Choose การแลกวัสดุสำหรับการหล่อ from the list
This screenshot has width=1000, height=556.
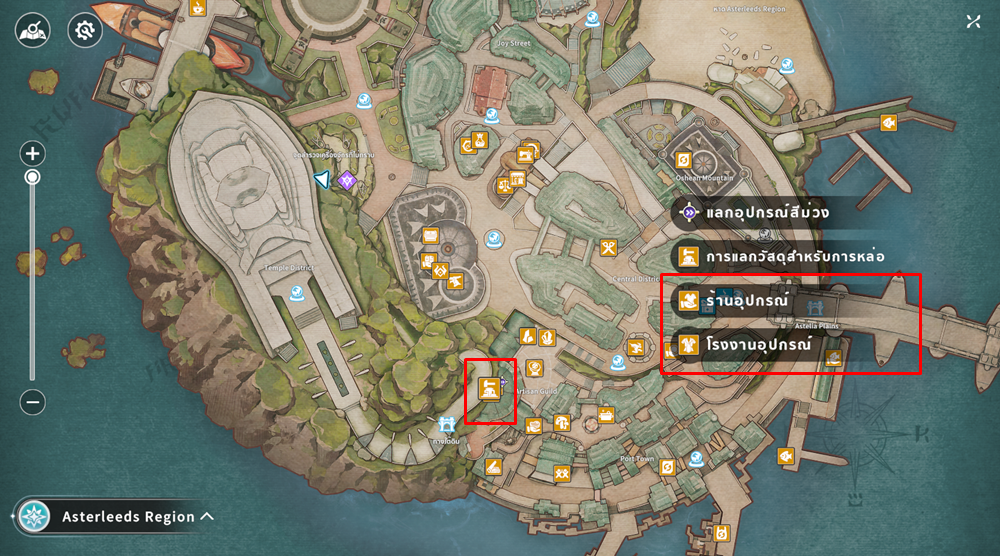click(780, 256)
